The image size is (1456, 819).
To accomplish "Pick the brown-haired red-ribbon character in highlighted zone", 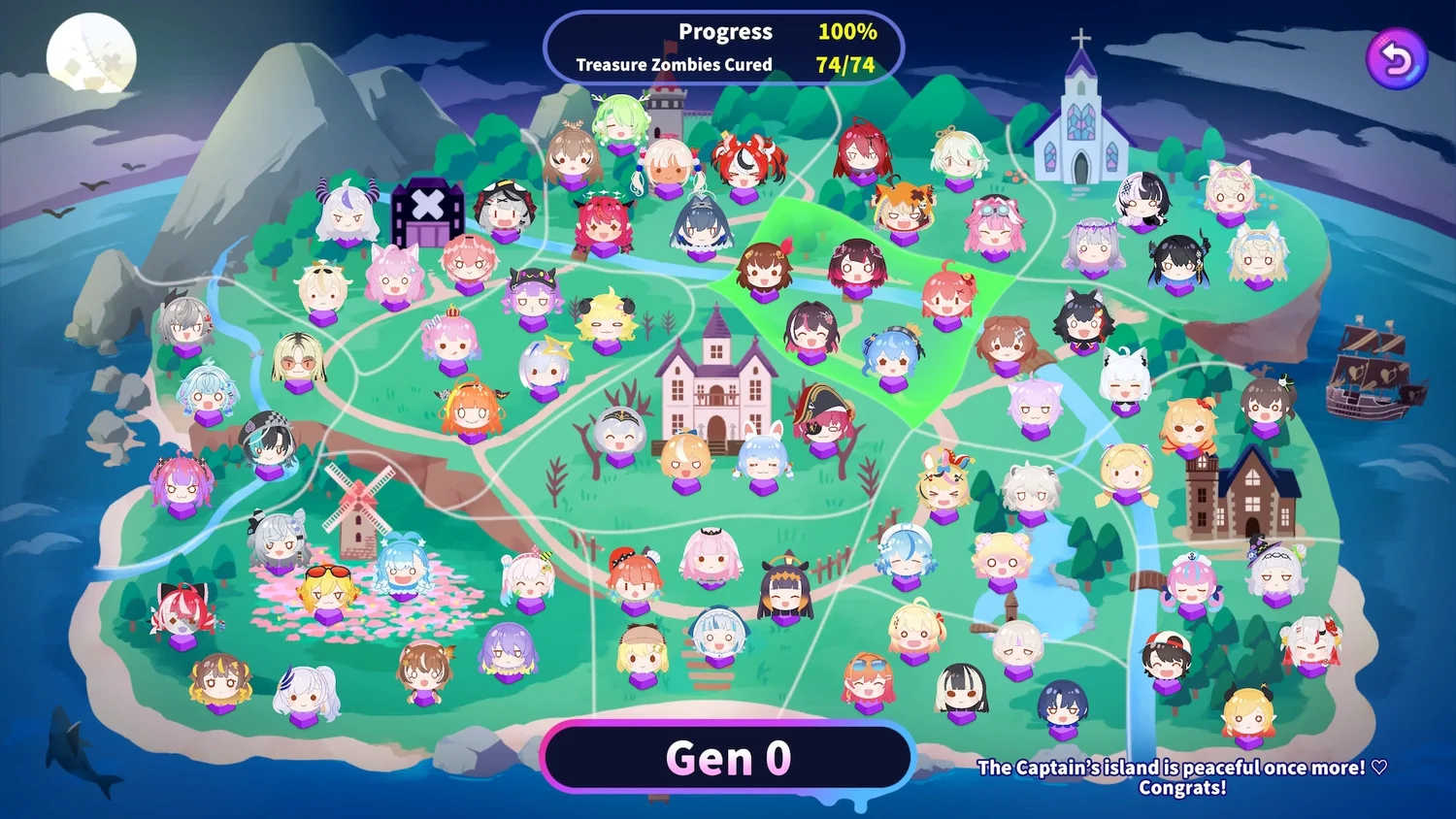I will coord(763,271).
